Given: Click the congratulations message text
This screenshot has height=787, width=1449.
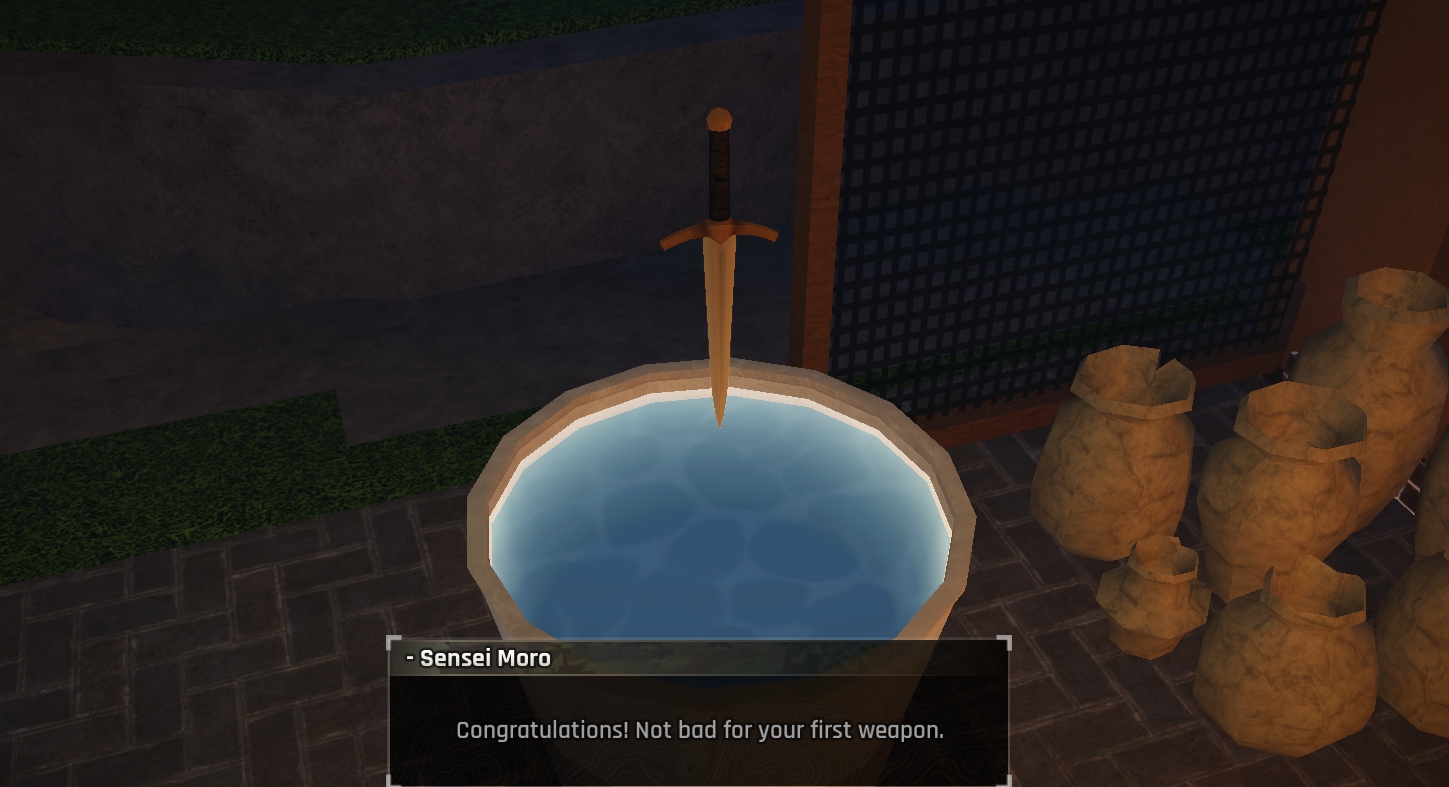Looking at the screenshot, I should pyautogui.click(x=698, y=731).
